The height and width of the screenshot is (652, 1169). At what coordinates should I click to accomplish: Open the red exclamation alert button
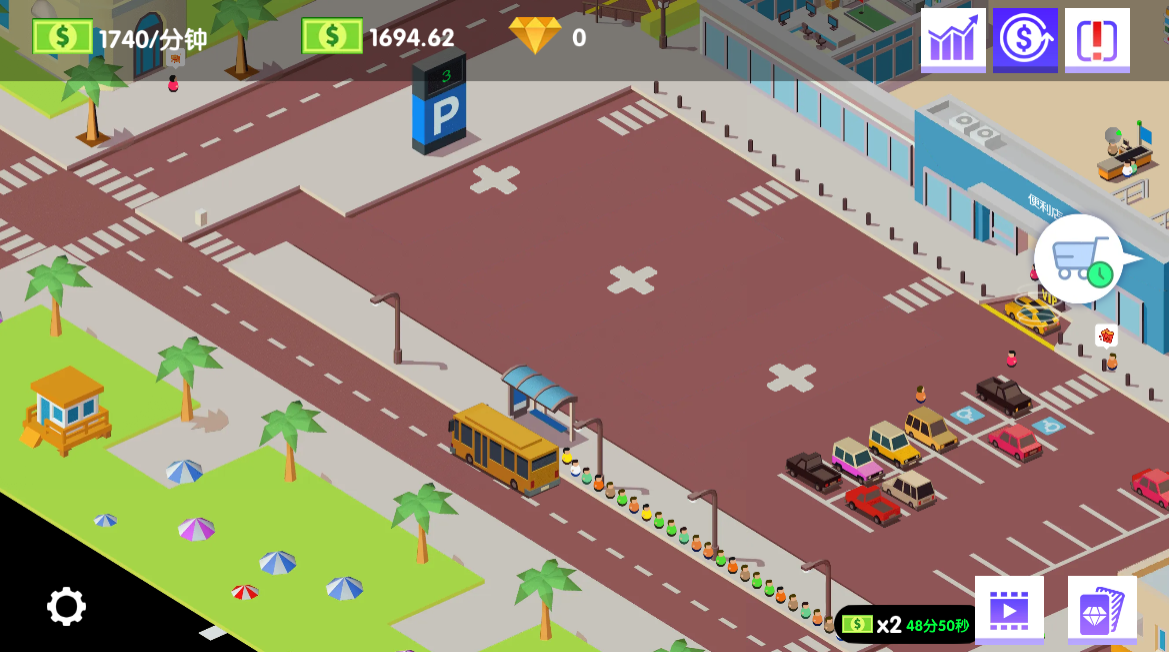coord(1097,40)
